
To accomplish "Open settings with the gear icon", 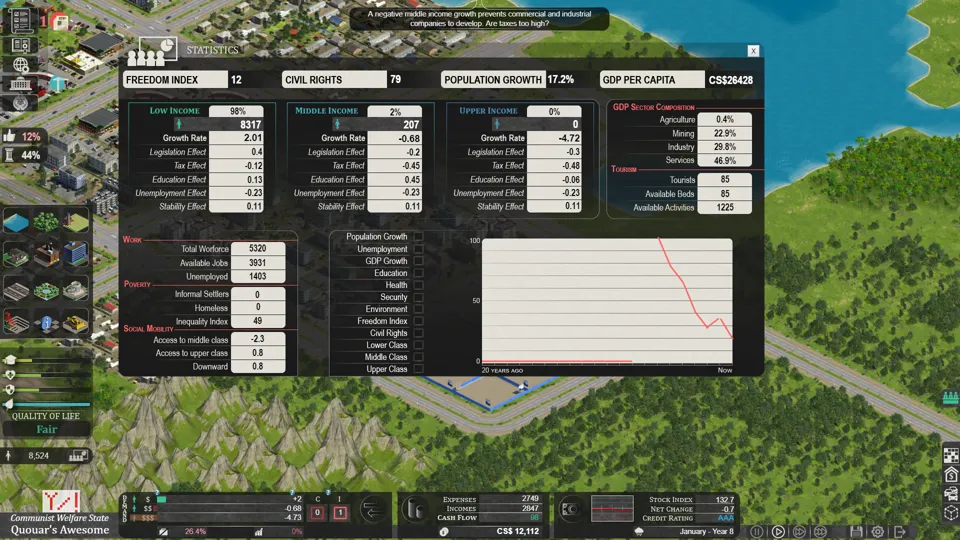I will (877, 532).
